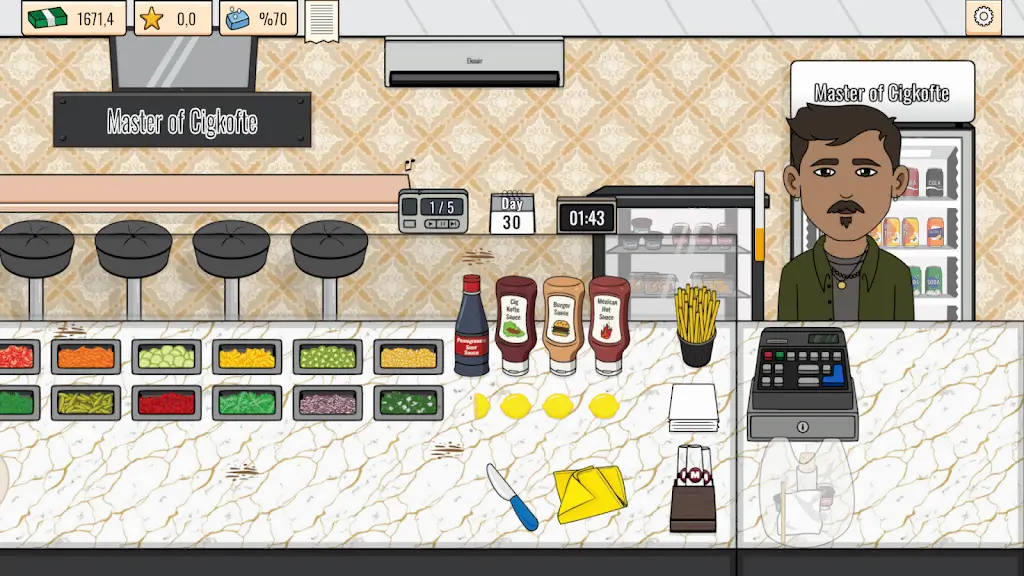This screenshot has width=1024, height=576.
Task: Select the Cig Kofte Sauce bottle
Action: pos(516,324)
